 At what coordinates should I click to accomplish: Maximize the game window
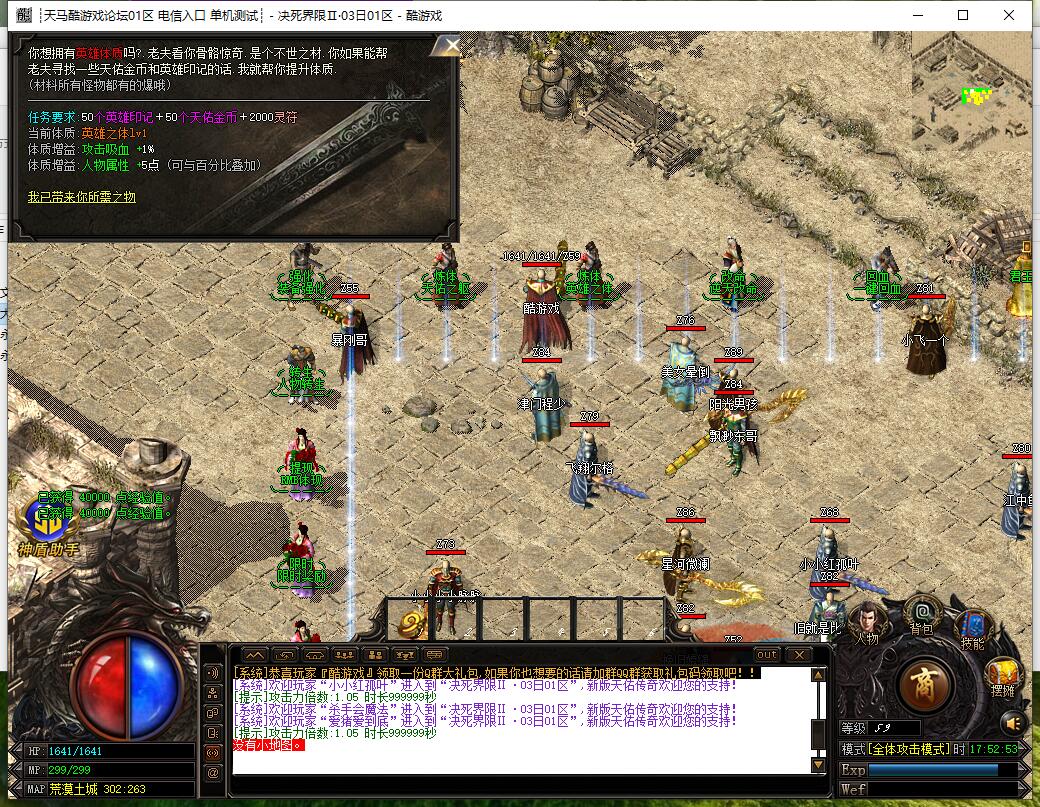tap(963, 15)
